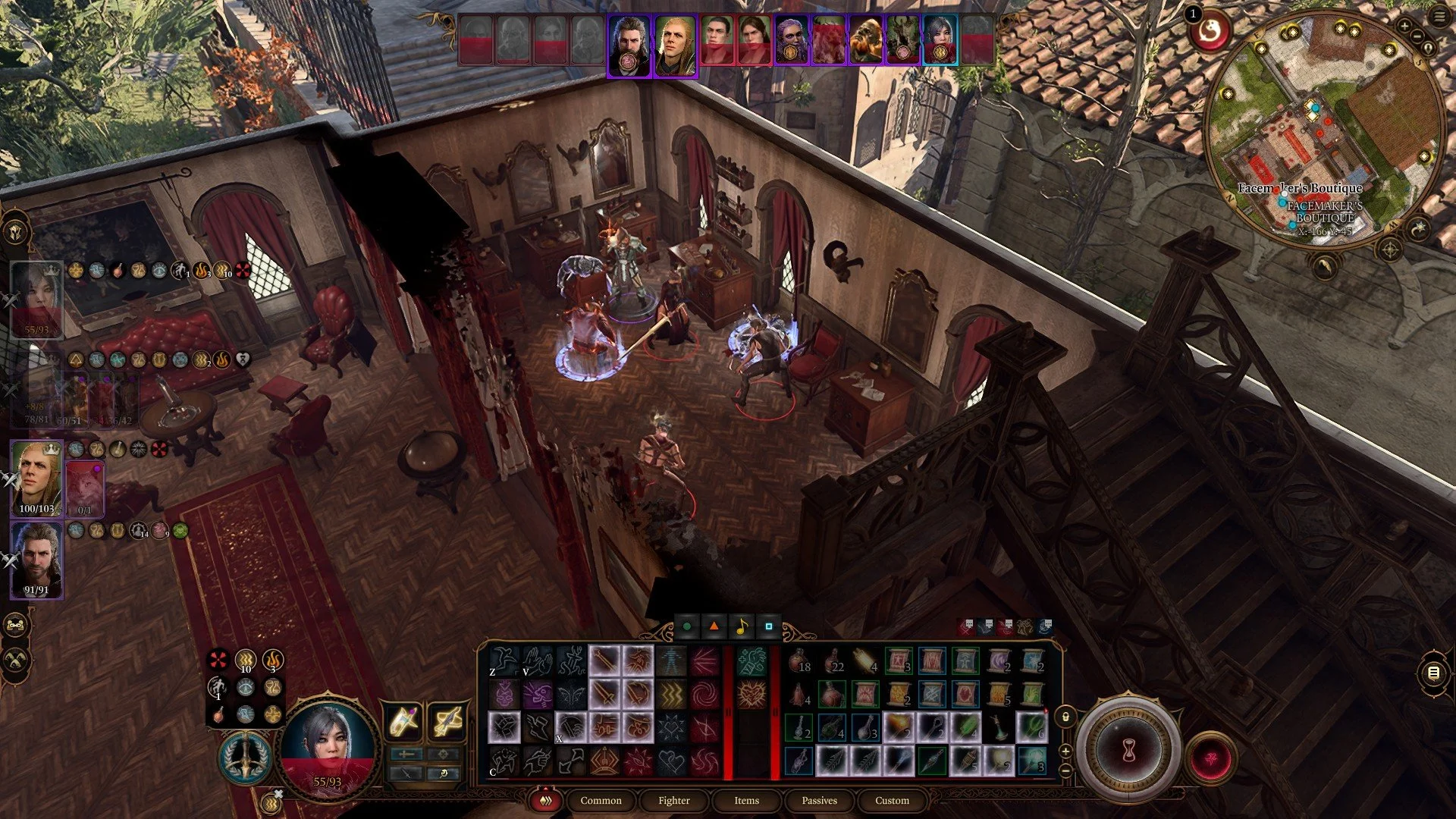This screenshot has width=1456, height=819.
Task: Select the orange triangle bonus action filter
Action: pyautogui.click(x=714, y=626)
